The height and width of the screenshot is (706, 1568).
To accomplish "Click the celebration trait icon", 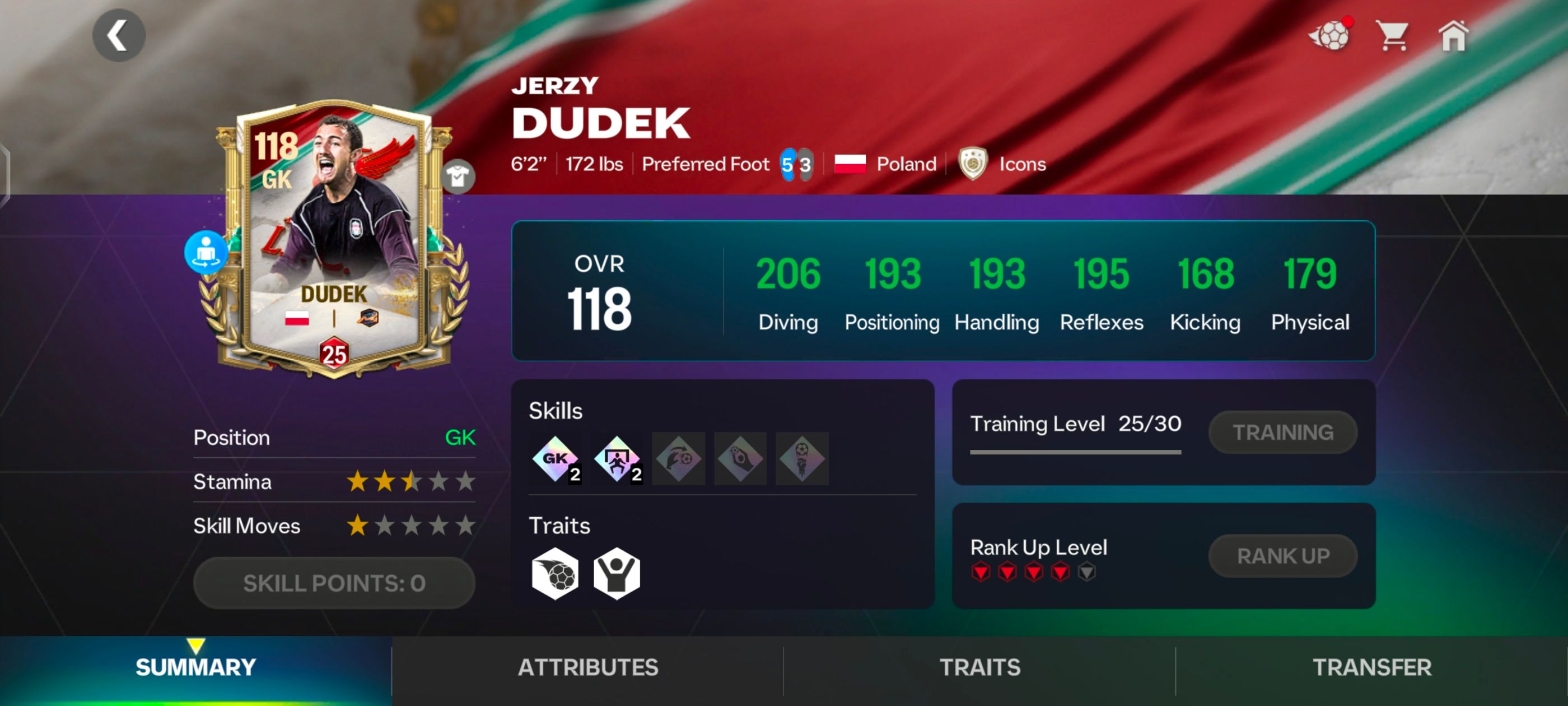I will click(x=617, y=574).
